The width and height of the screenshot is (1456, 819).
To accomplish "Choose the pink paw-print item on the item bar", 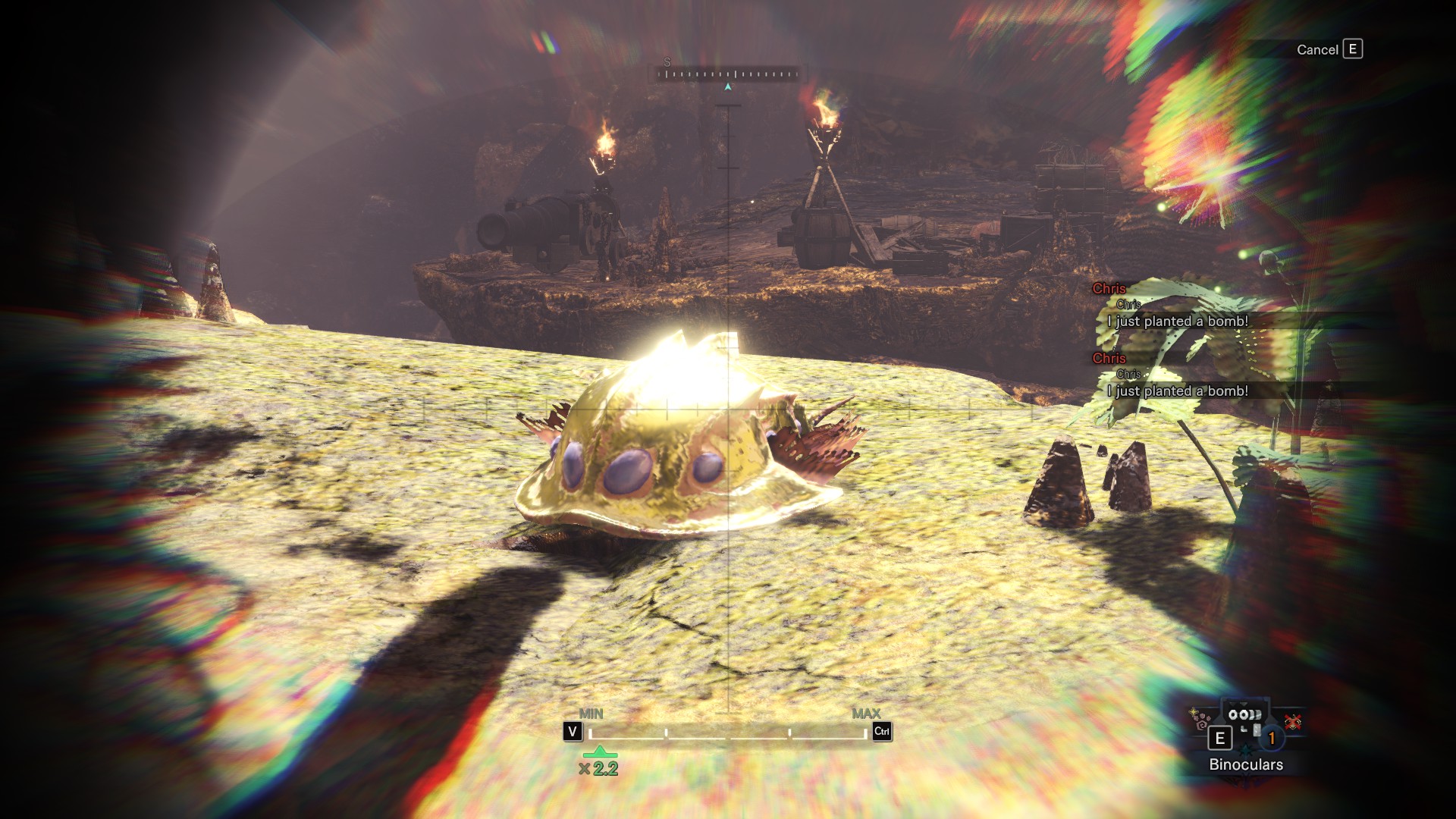I will [1200, 720].
